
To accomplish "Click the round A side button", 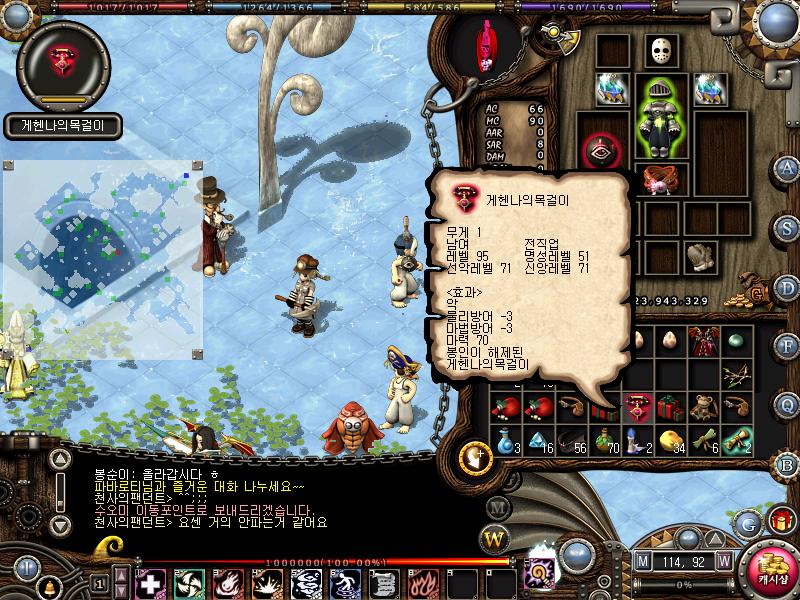I will pos(788,168).
